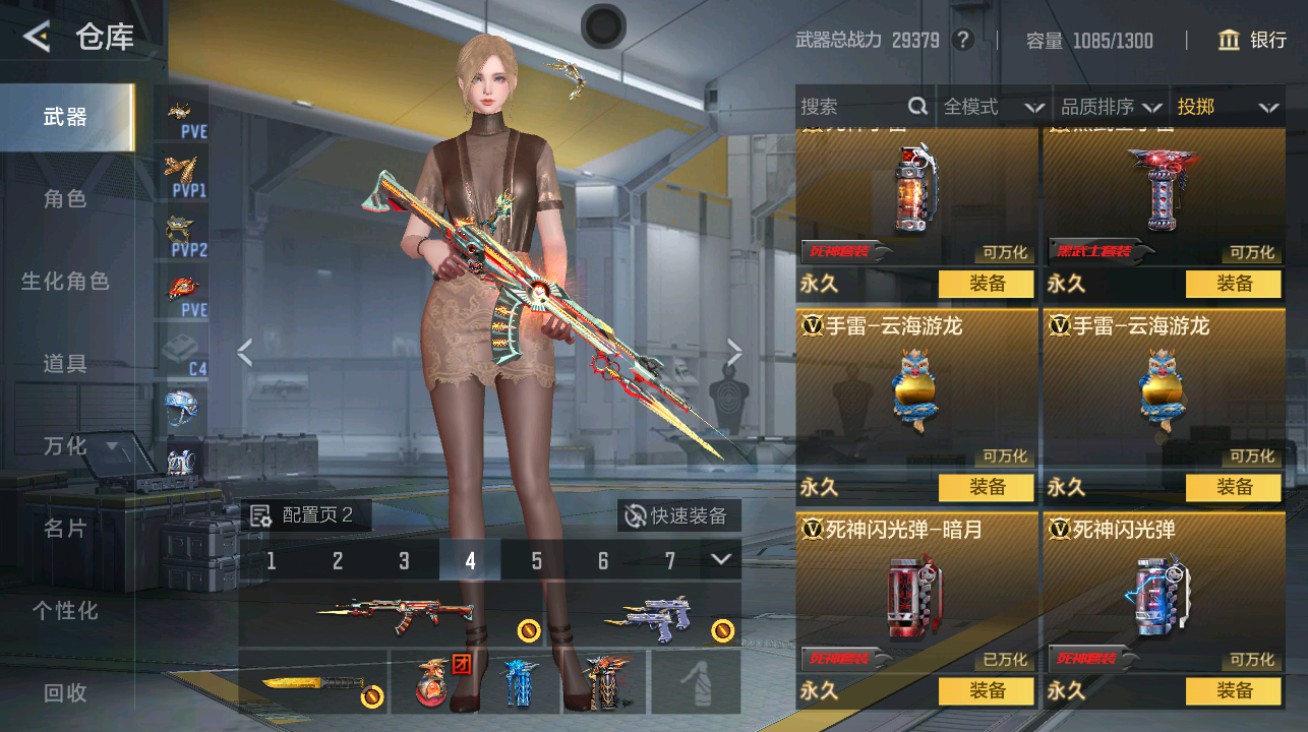1308x732 pixels.
Task: Click the 快速装备 quick equip icon
Action: [634, 514]
